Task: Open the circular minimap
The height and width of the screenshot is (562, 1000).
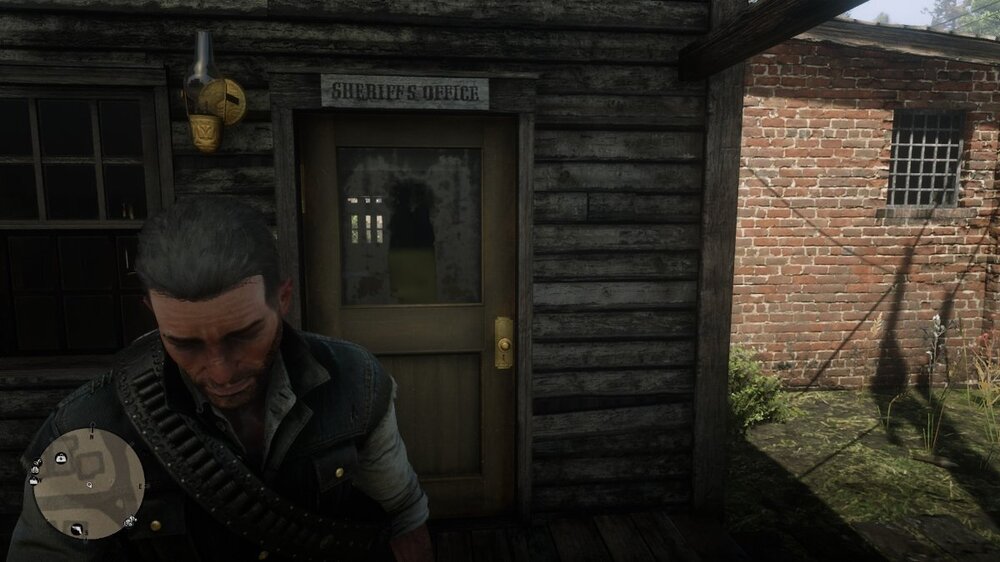Action: coord(88,483)
